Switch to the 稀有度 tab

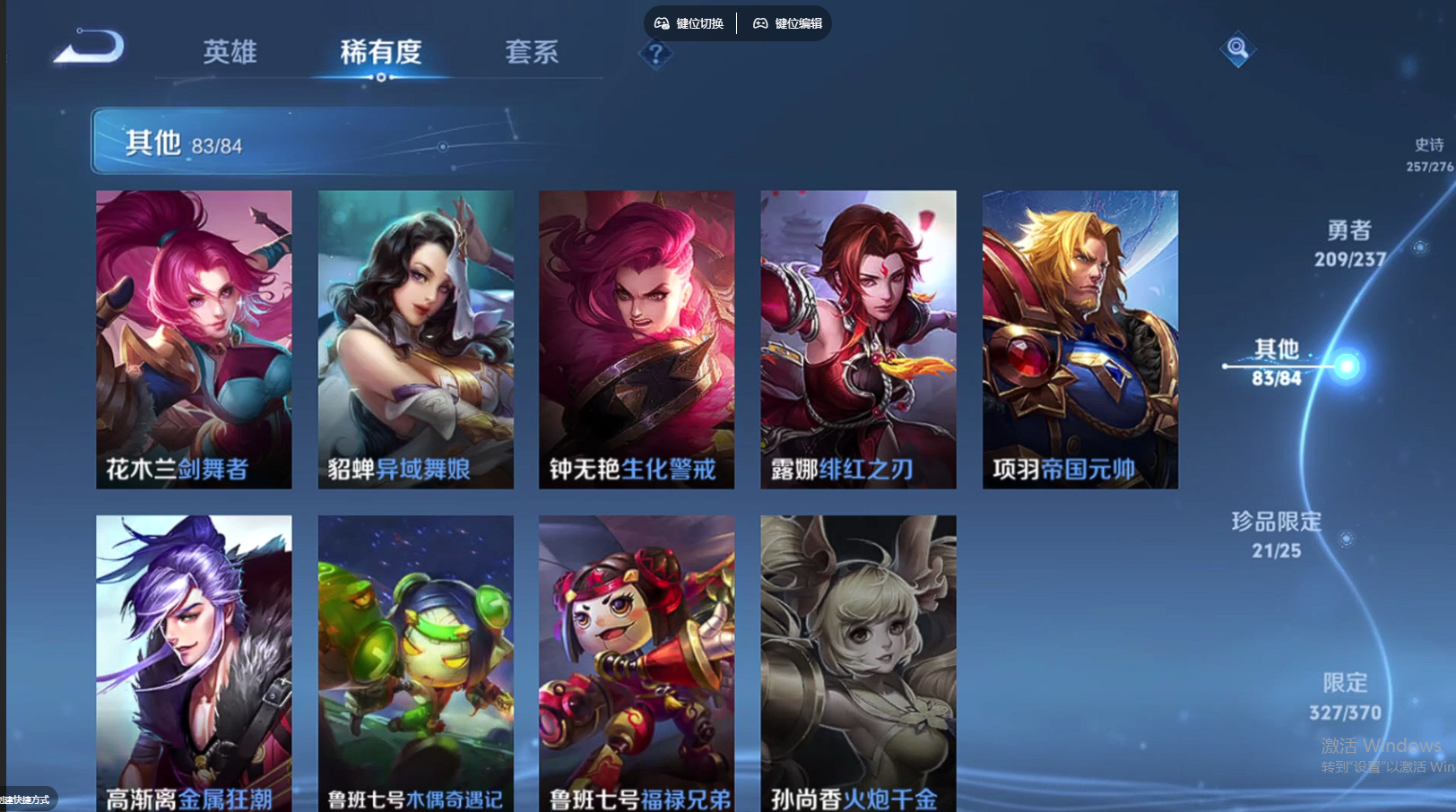pos(383,52)
